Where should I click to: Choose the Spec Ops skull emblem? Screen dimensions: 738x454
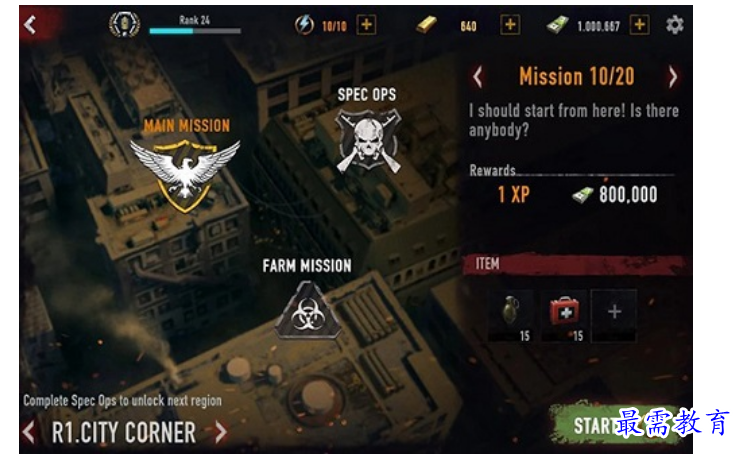coord(366,140)
